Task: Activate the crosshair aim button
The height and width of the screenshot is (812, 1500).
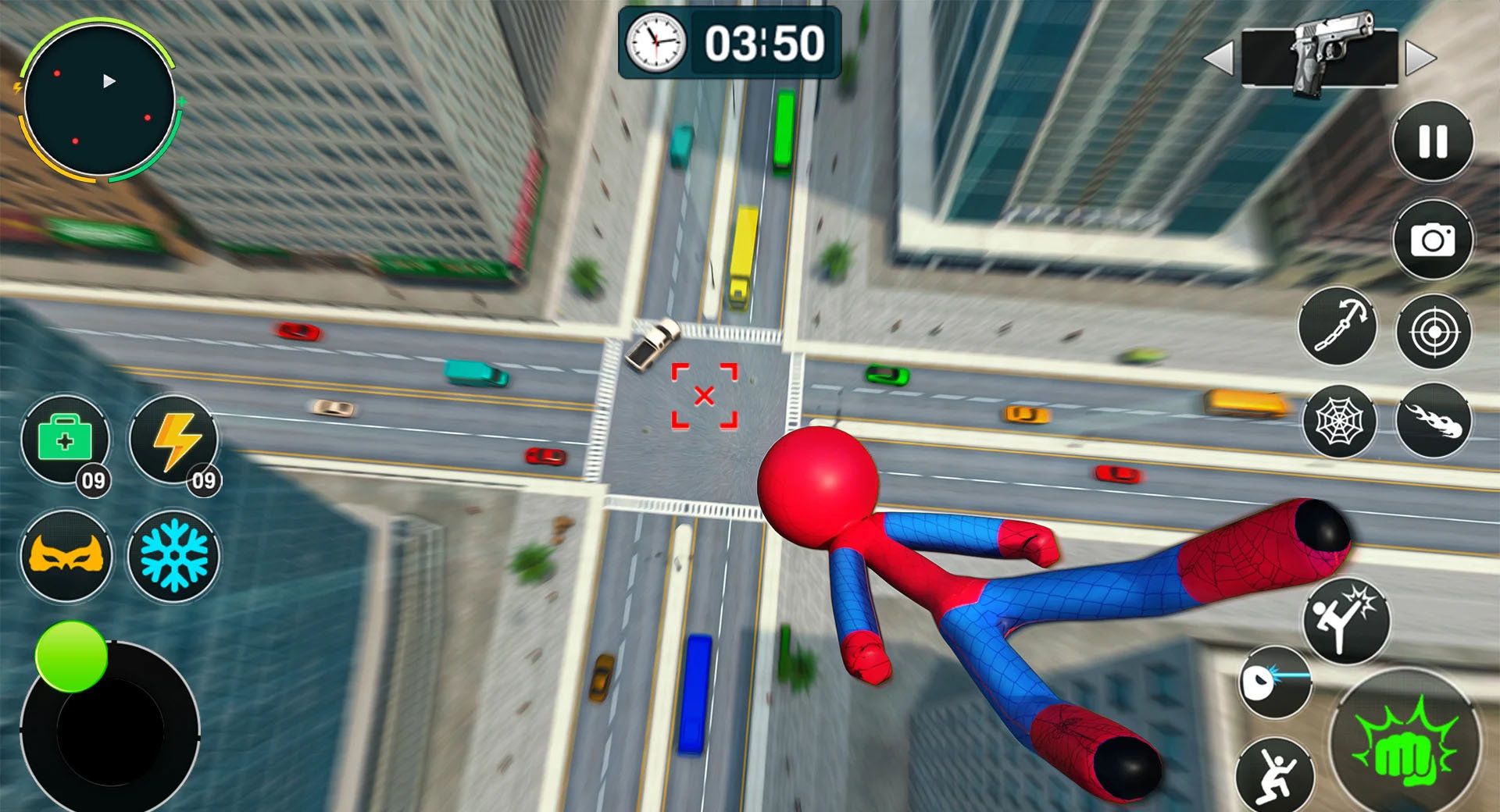Action: pyautogui.click(x=1434, y=332)
